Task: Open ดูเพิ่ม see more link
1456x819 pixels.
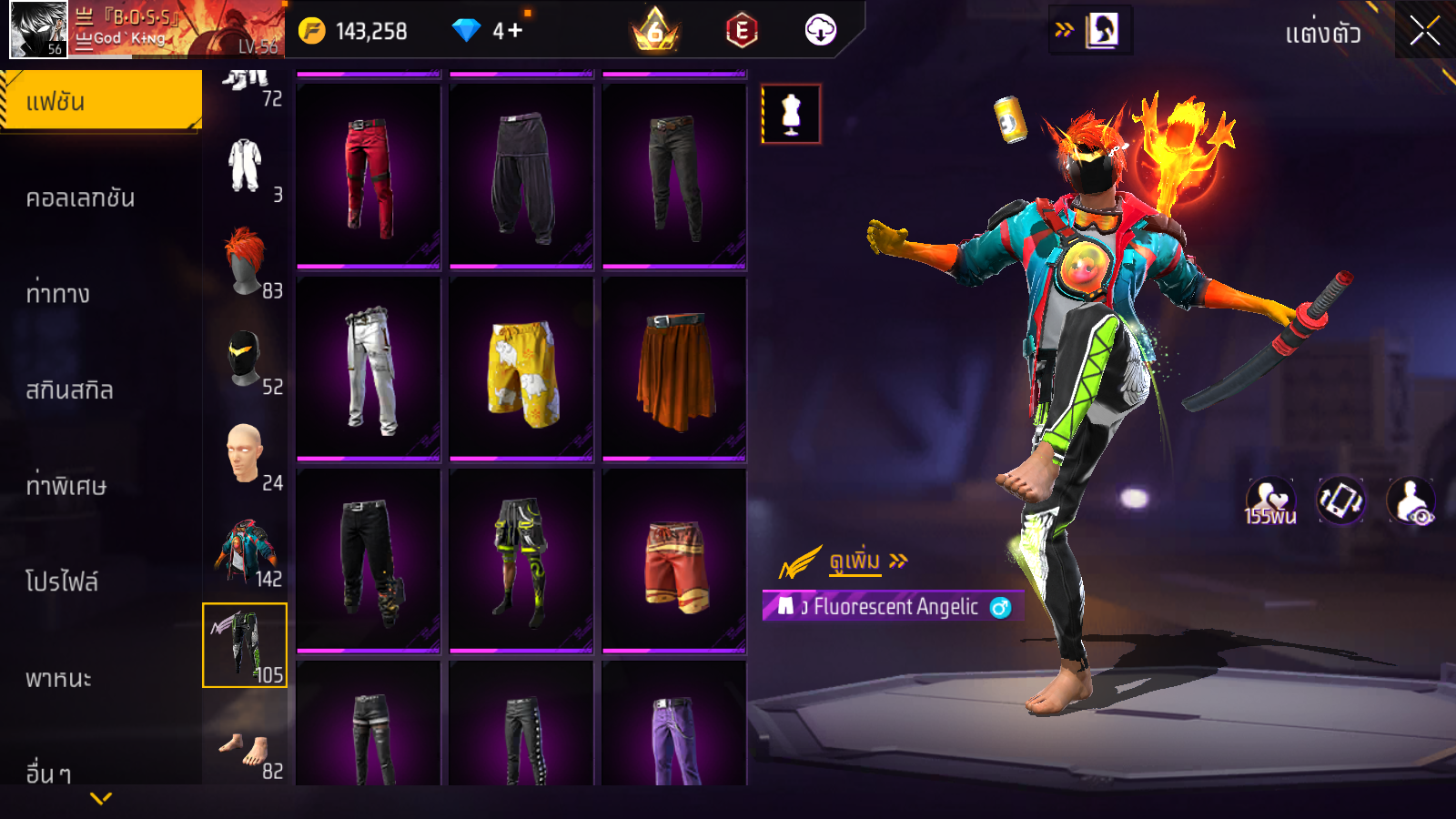Action: coord(855,561)
